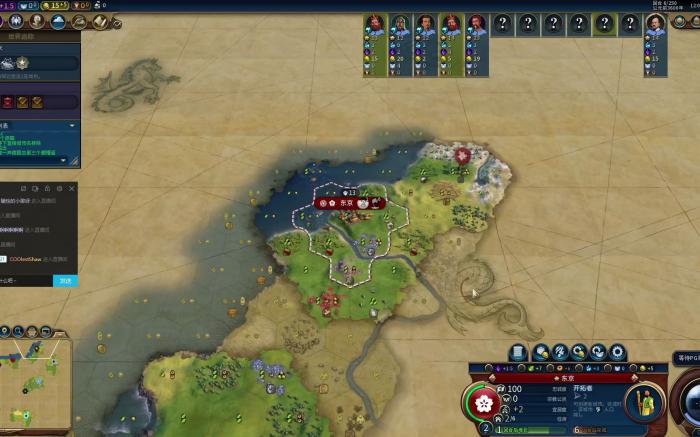Collapse the world tracker section dropdown arrow

(72, 126)
